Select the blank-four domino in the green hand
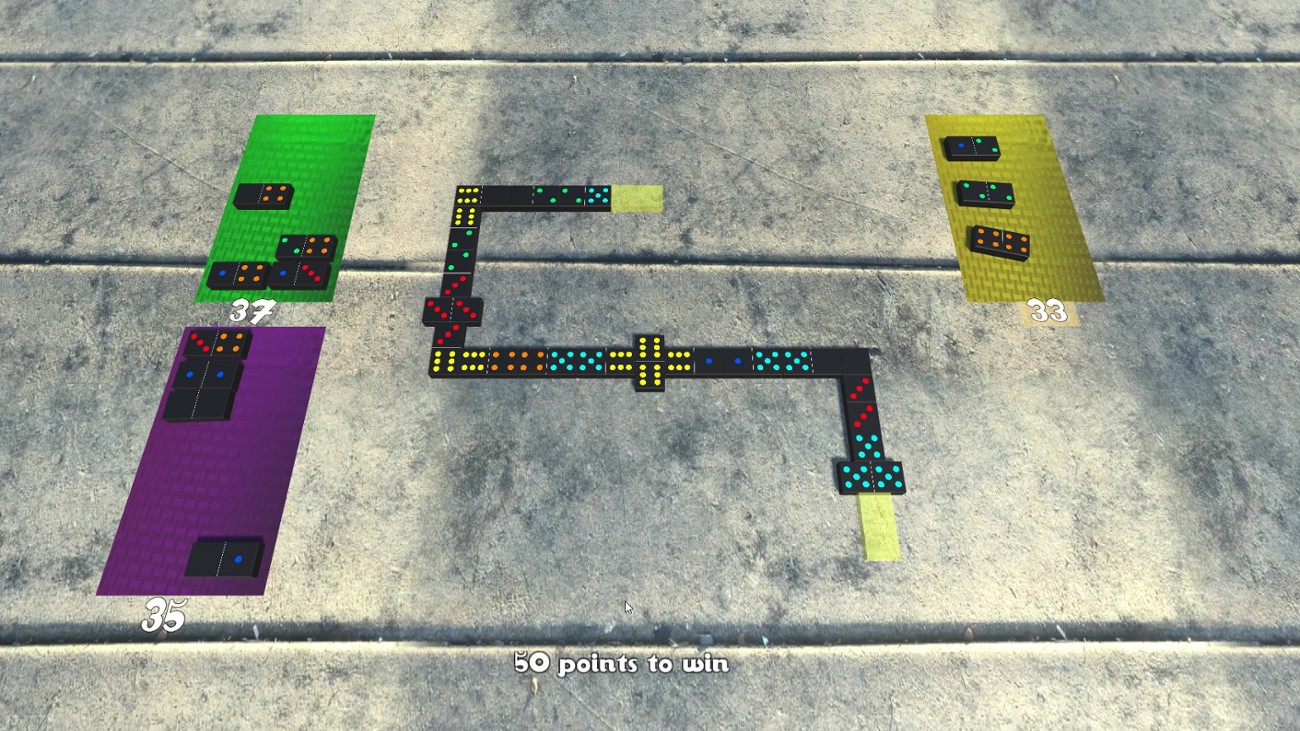 [x=263, y=196]
